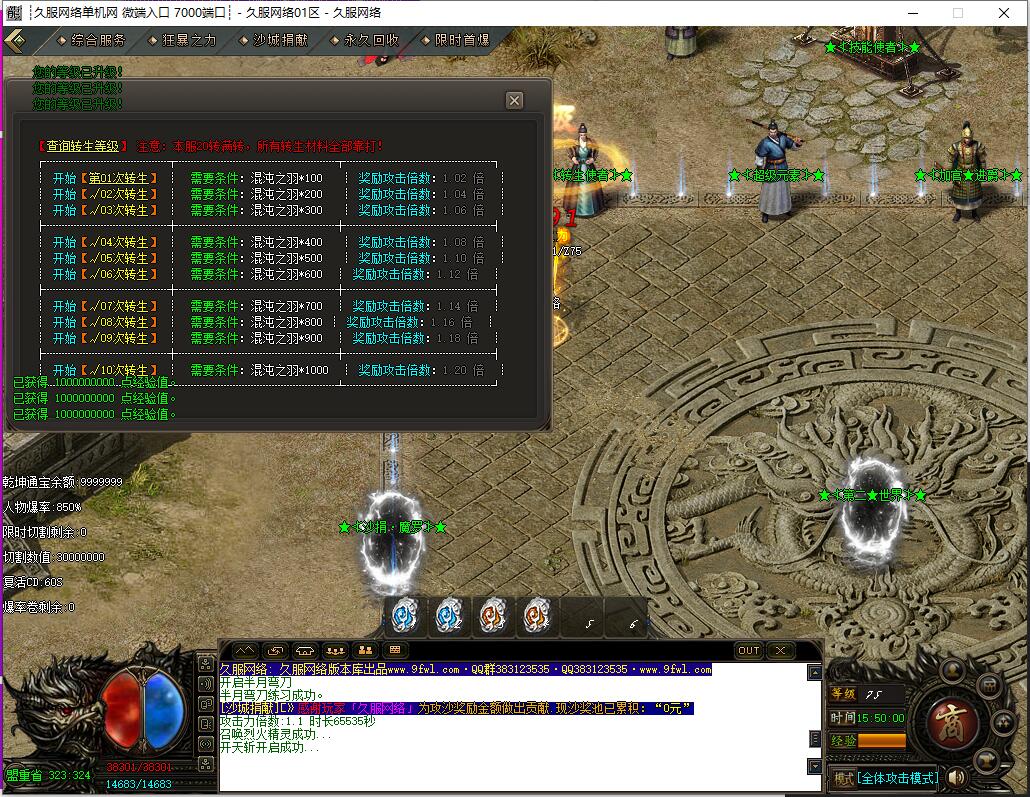Minimize the game window

tap(912, 13)
